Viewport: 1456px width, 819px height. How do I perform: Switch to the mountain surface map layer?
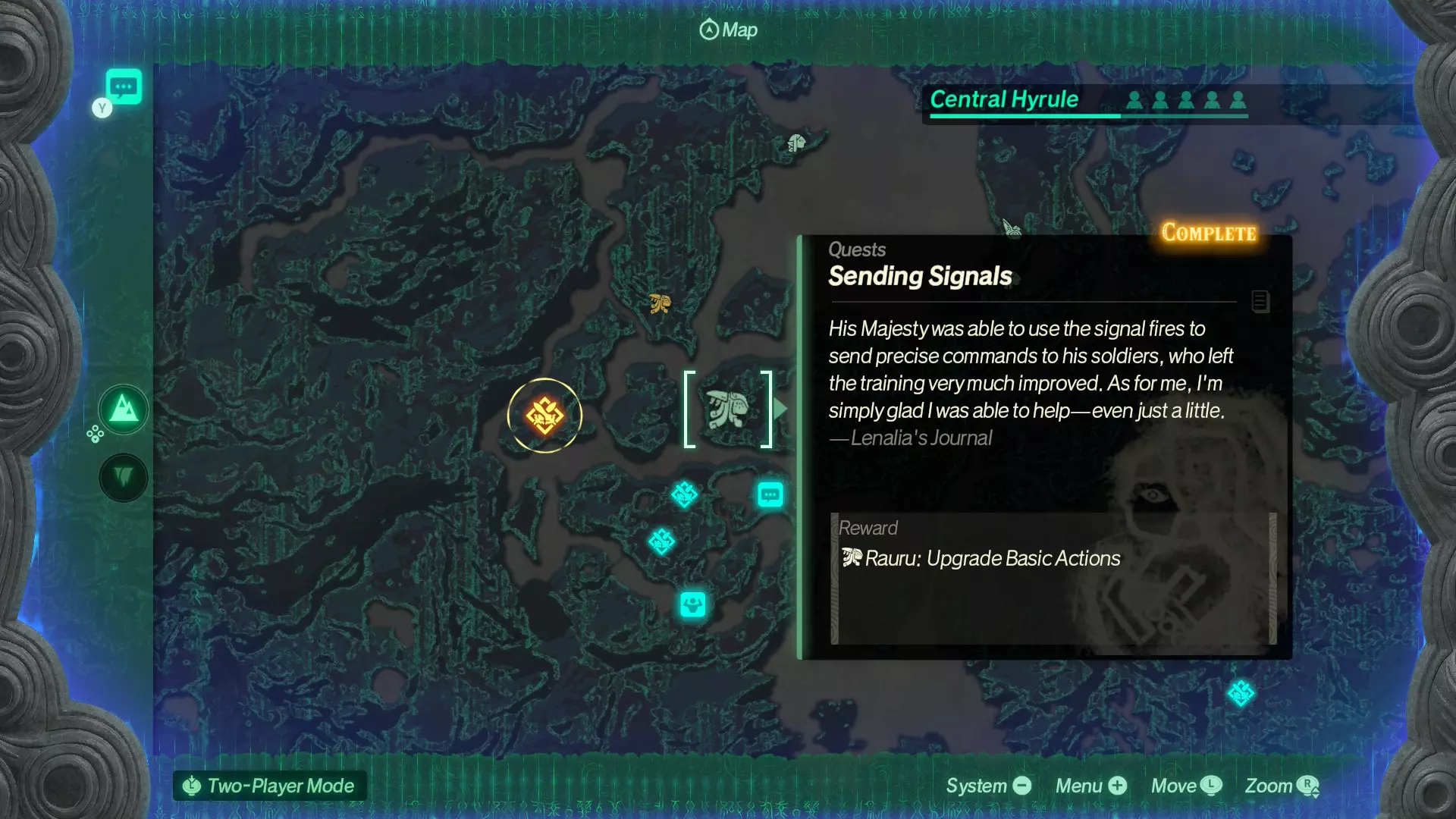point(124,410)
